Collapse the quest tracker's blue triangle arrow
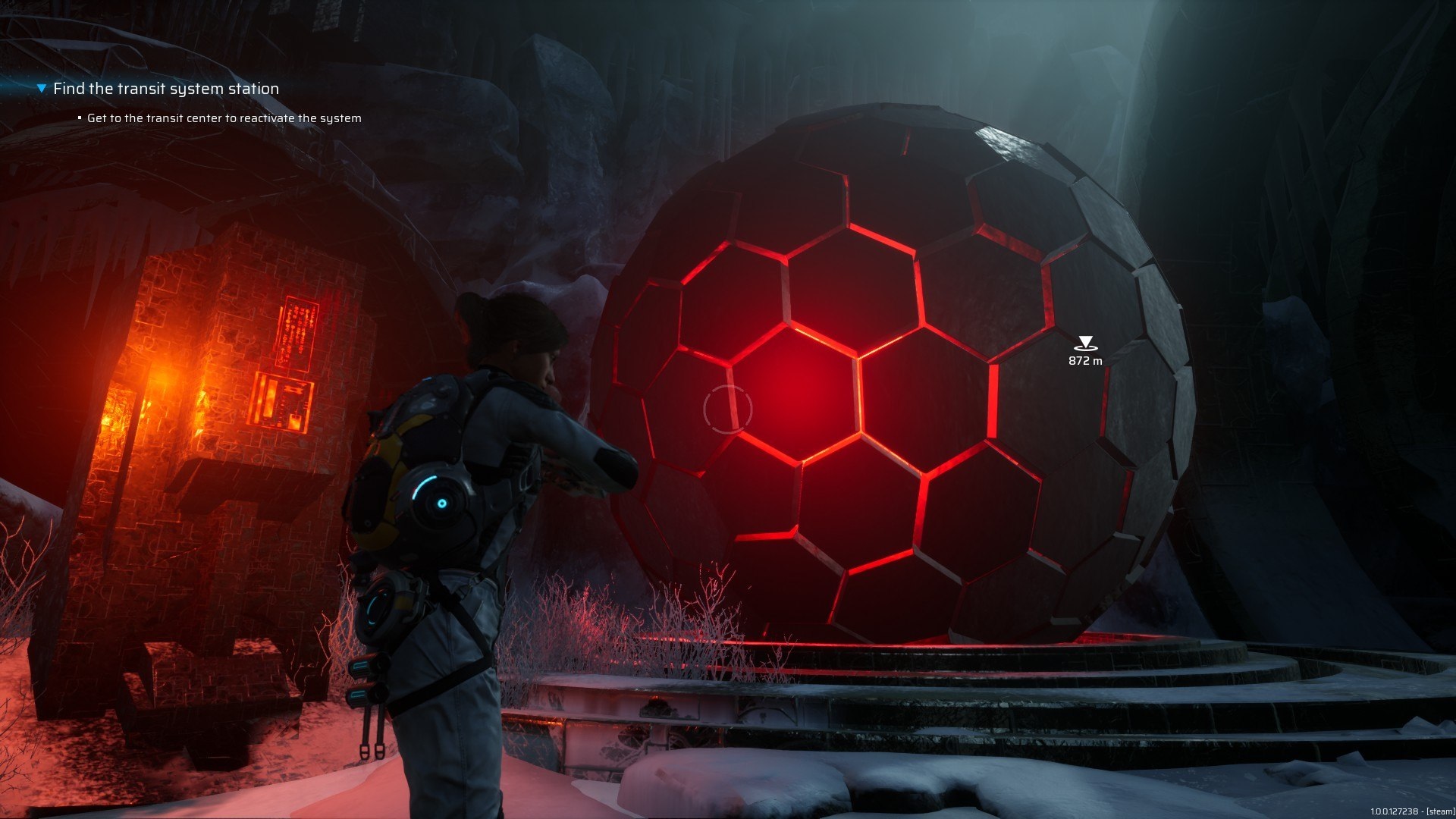Viewport: 1456px width, 819px height. click(42, 89)
